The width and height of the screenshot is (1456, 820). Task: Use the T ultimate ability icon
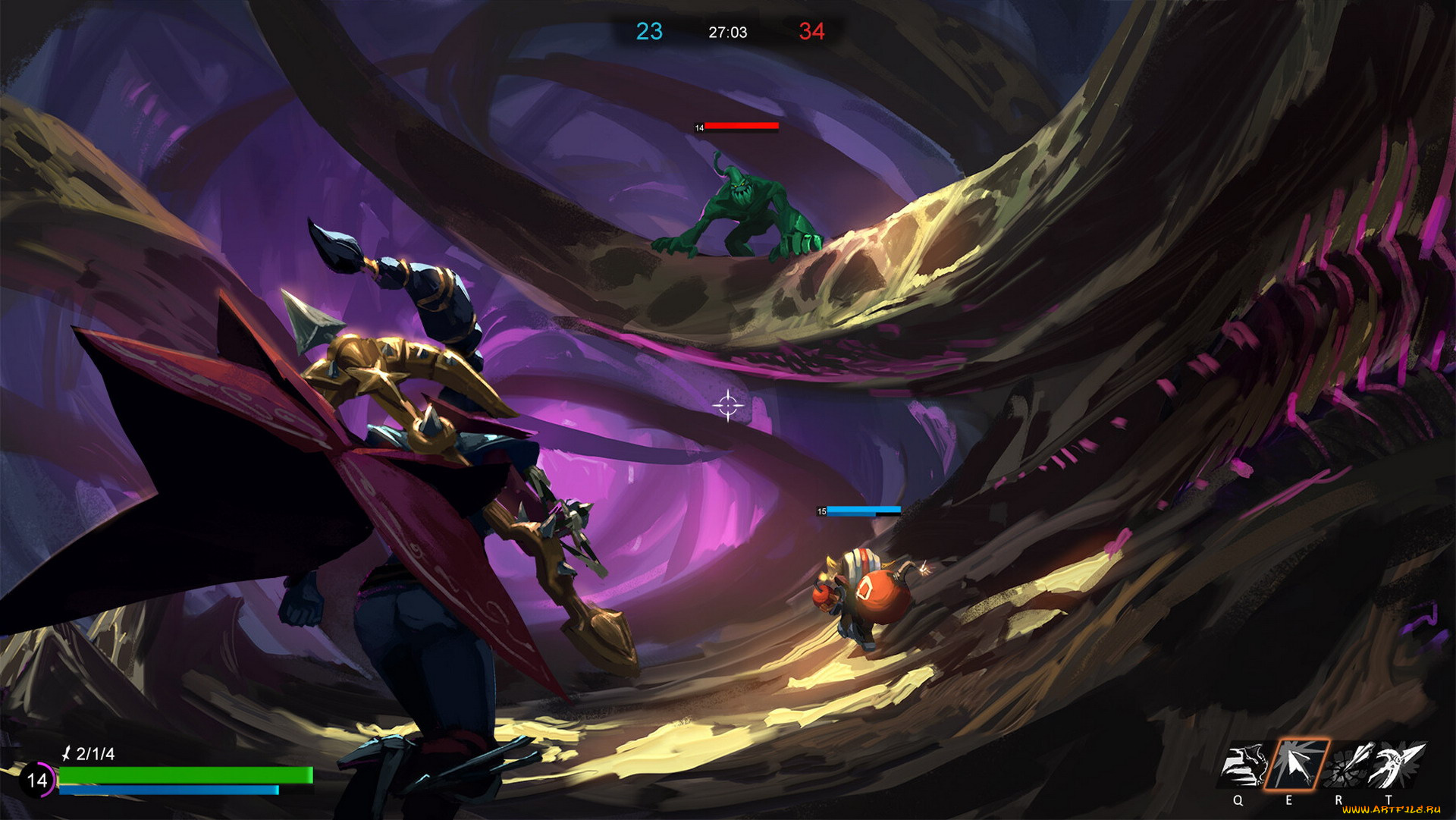(x=1395, y=765)
